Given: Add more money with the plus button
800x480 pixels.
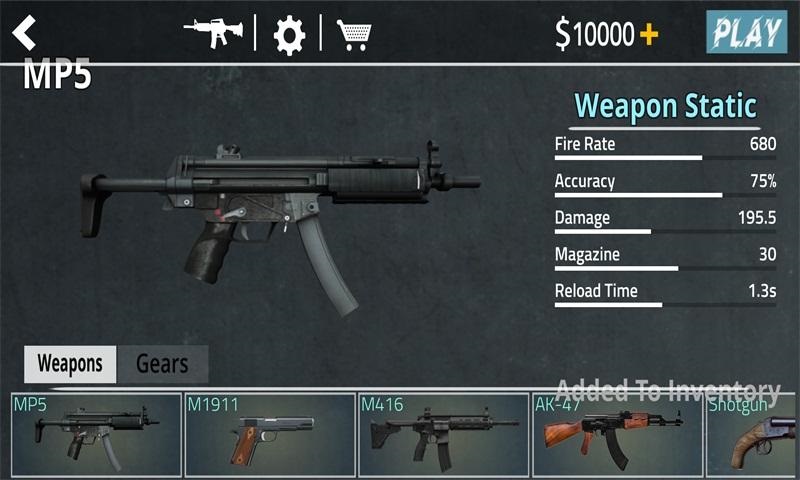Looking at the screenshot, I should click(x=649, y=35).
